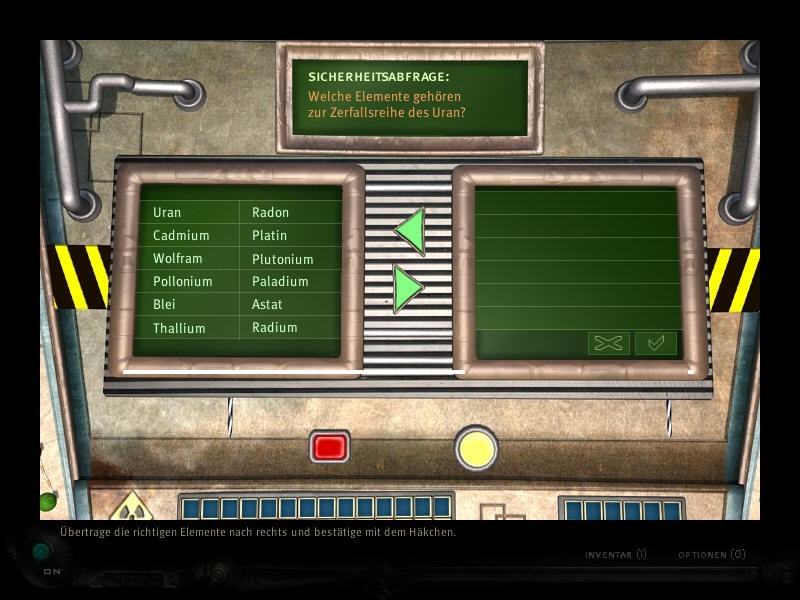Open the Optionen menu
Image resolution: width=800 pixels, height=600 pixels.
coord(711,554)
